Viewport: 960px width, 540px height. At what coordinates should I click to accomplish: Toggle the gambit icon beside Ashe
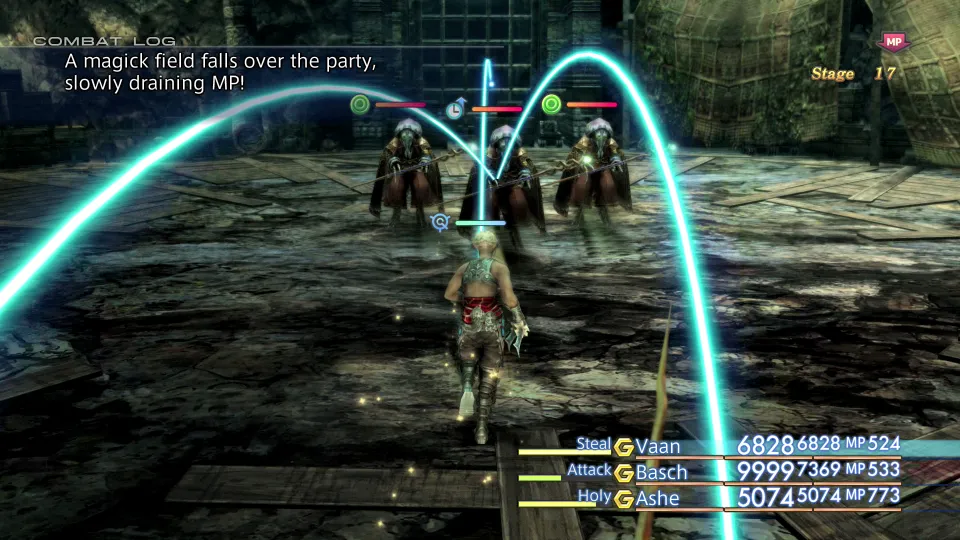coord(624,497)
